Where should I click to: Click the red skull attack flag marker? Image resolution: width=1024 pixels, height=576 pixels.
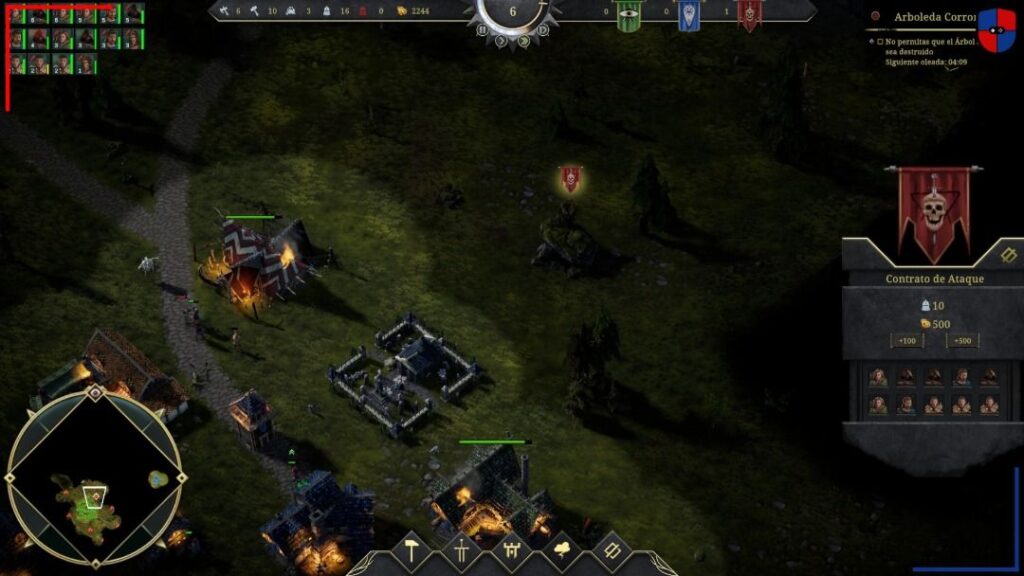tap(570, 179)
